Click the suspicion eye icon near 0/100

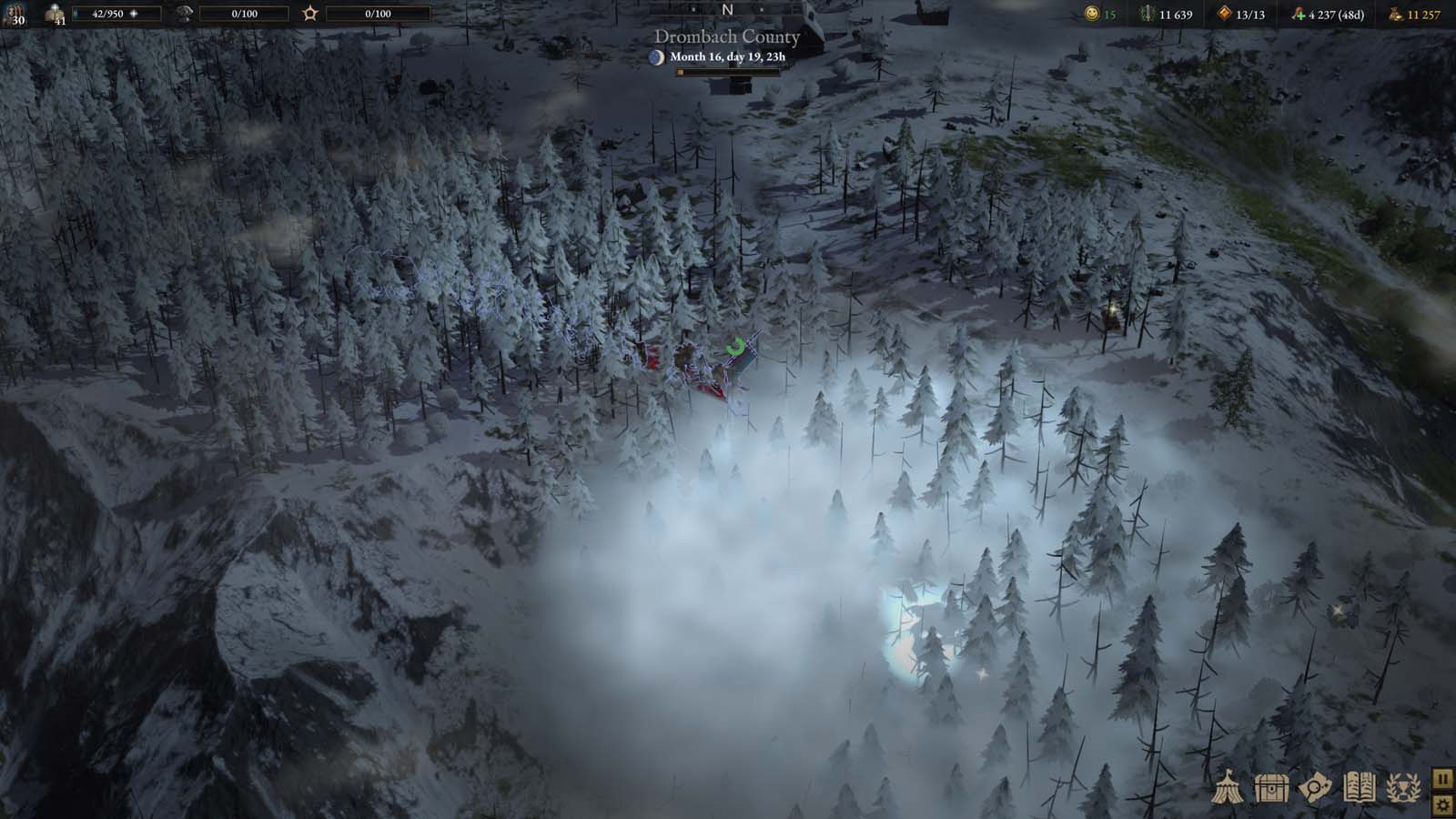186,14
